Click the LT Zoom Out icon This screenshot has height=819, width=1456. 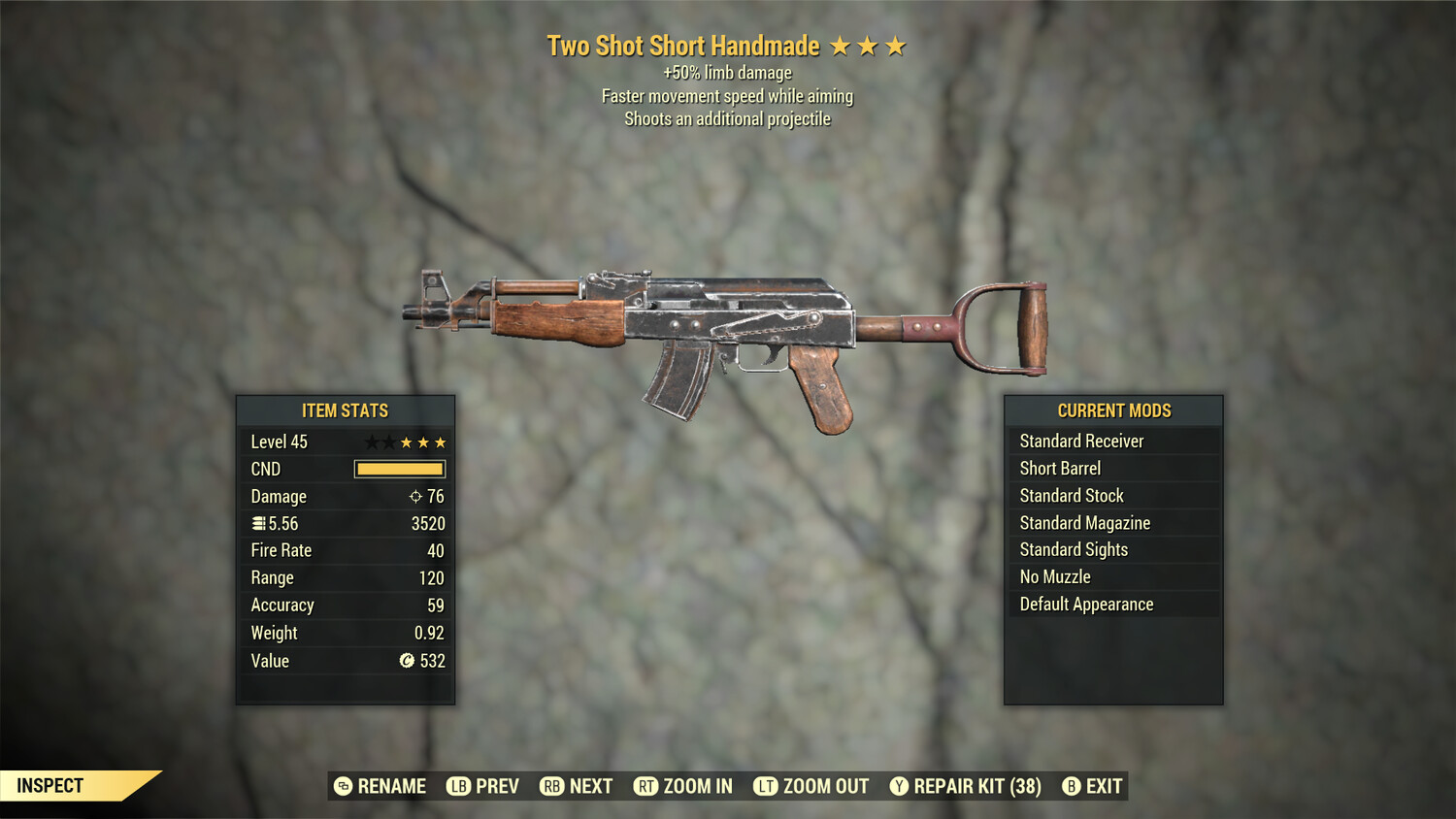[x=765, y=786]
